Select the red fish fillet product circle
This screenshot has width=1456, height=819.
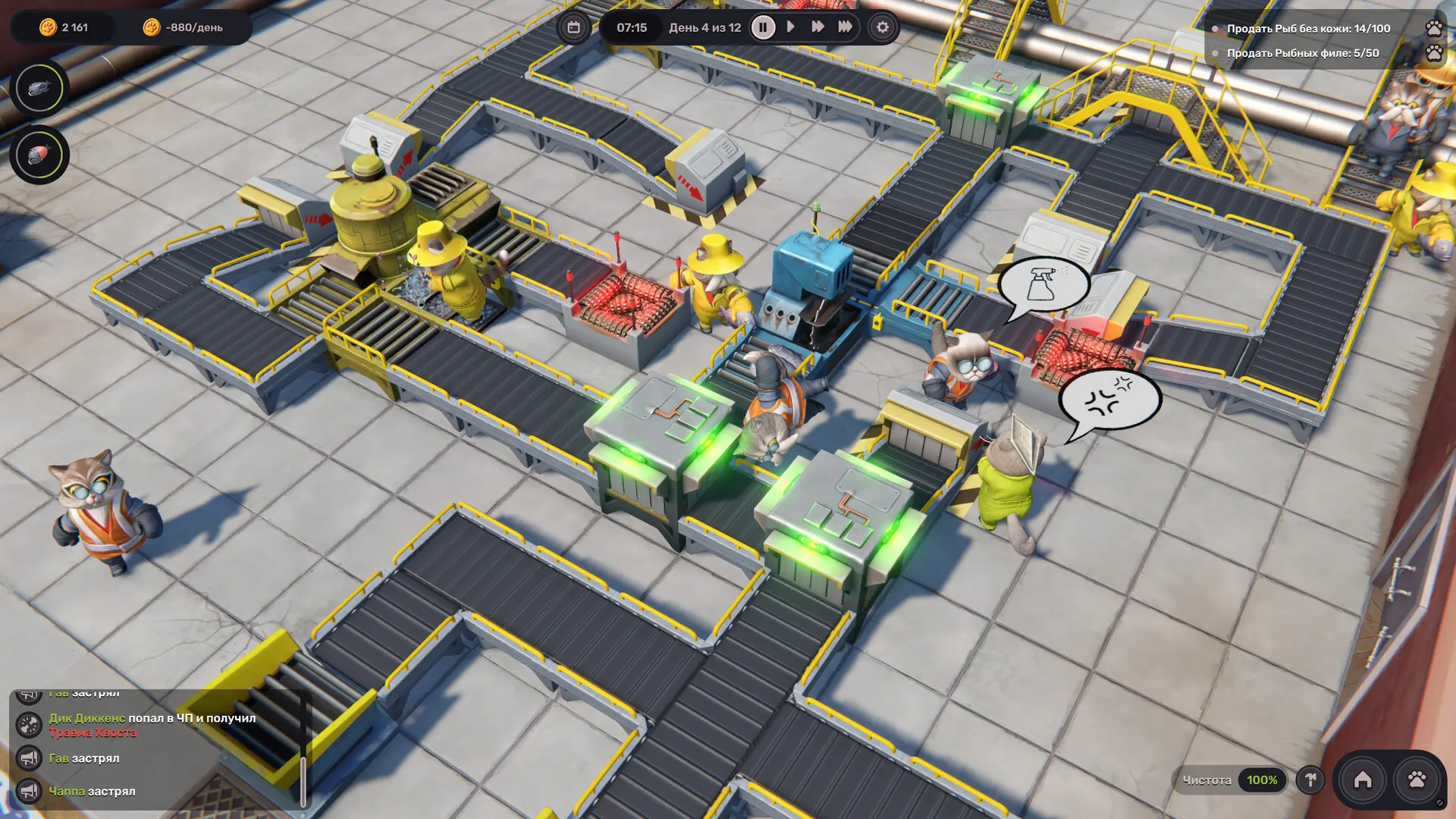coord(39,155)
